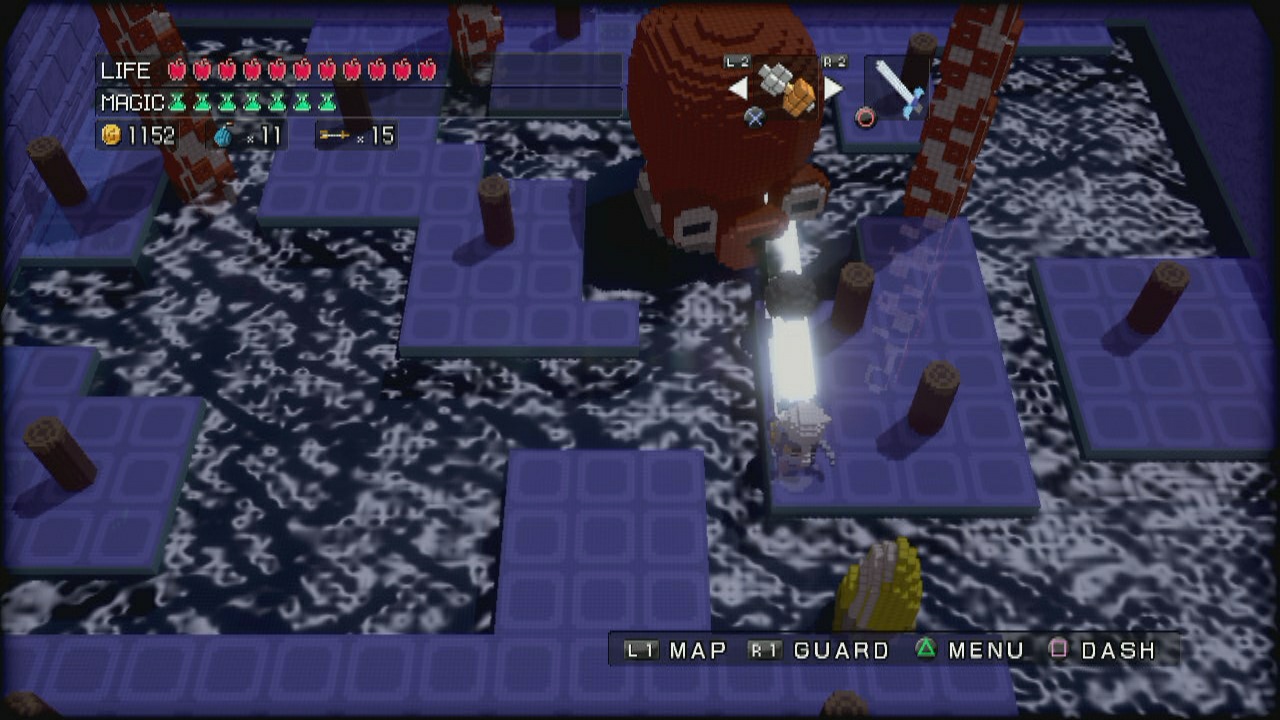Select the Triangle button icon beside MENU
Screen dimensions: 1280x720
tap(926, 650)
